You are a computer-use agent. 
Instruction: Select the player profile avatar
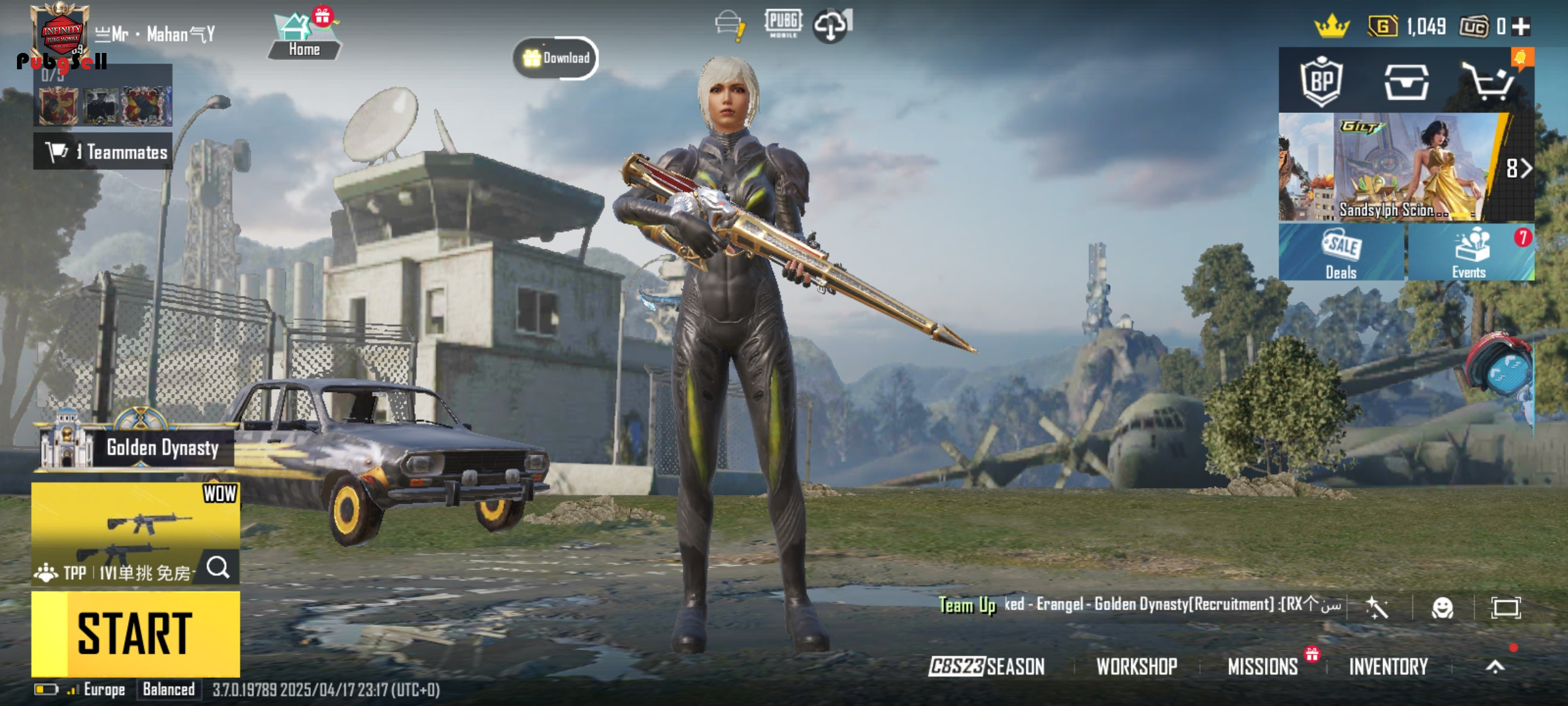61,31
